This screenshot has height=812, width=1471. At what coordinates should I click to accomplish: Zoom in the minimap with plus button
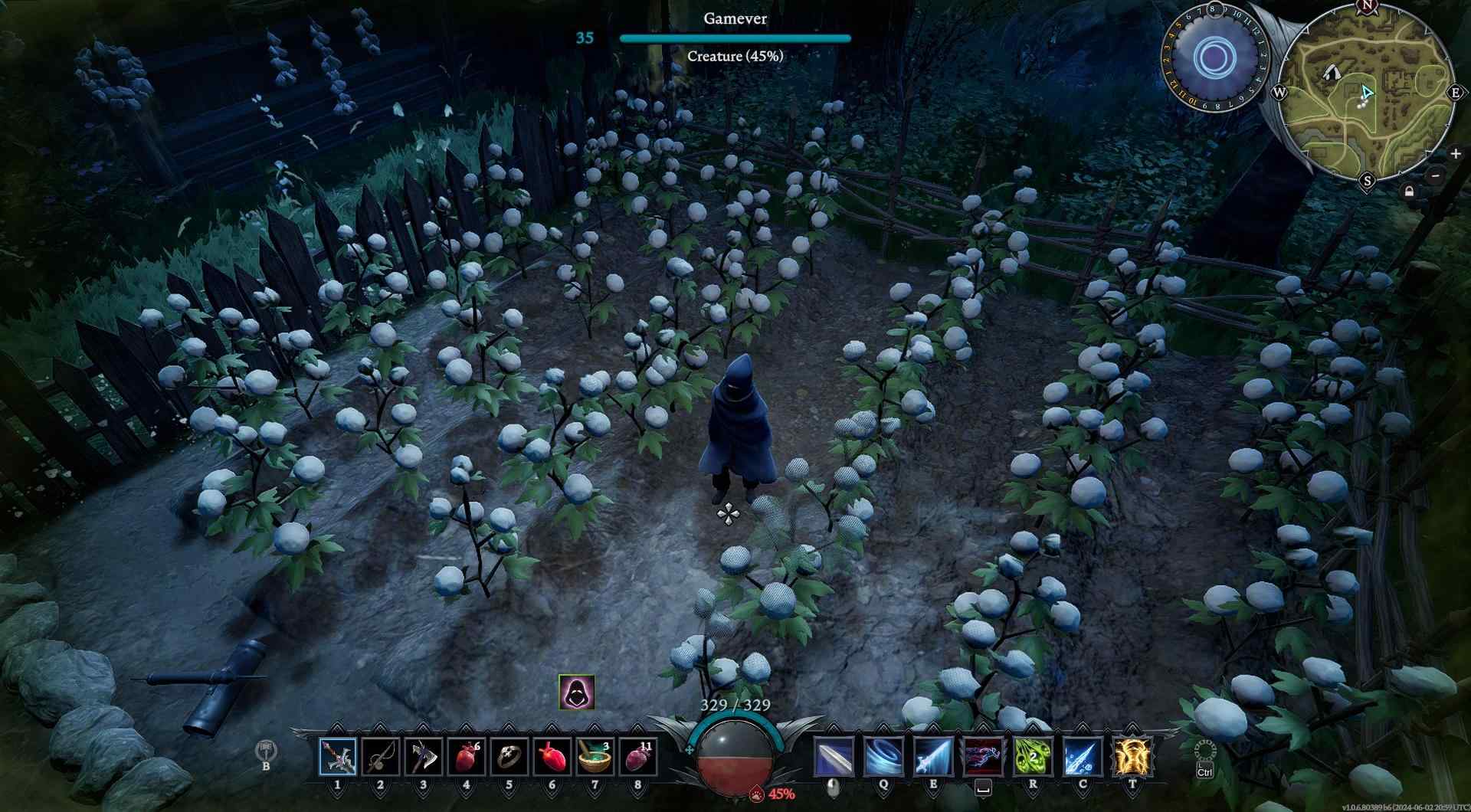(1456, 154)
